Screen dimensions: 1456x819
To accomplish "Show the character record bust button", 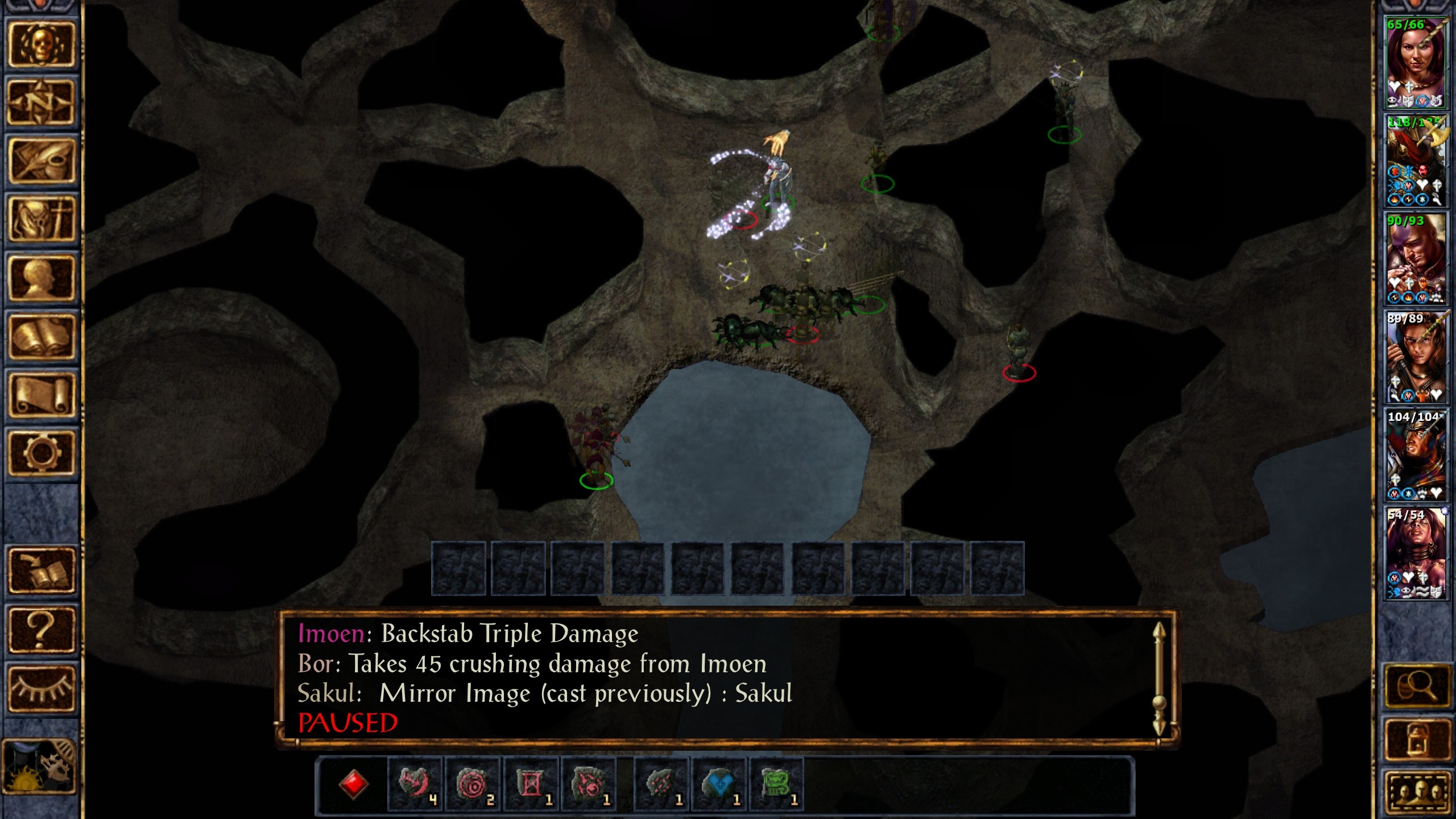I will click(x=41, y=278).
